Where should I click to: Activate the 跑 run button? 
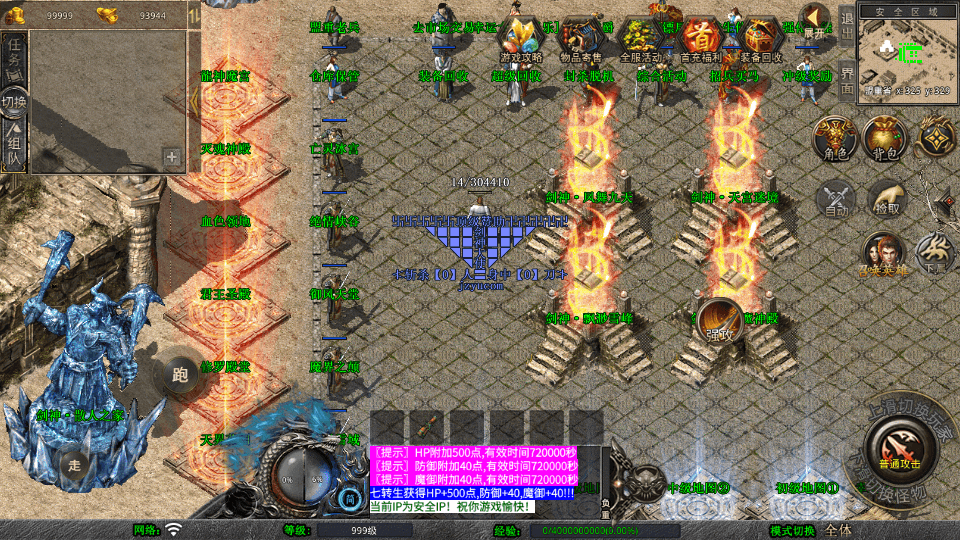[181, 377]
